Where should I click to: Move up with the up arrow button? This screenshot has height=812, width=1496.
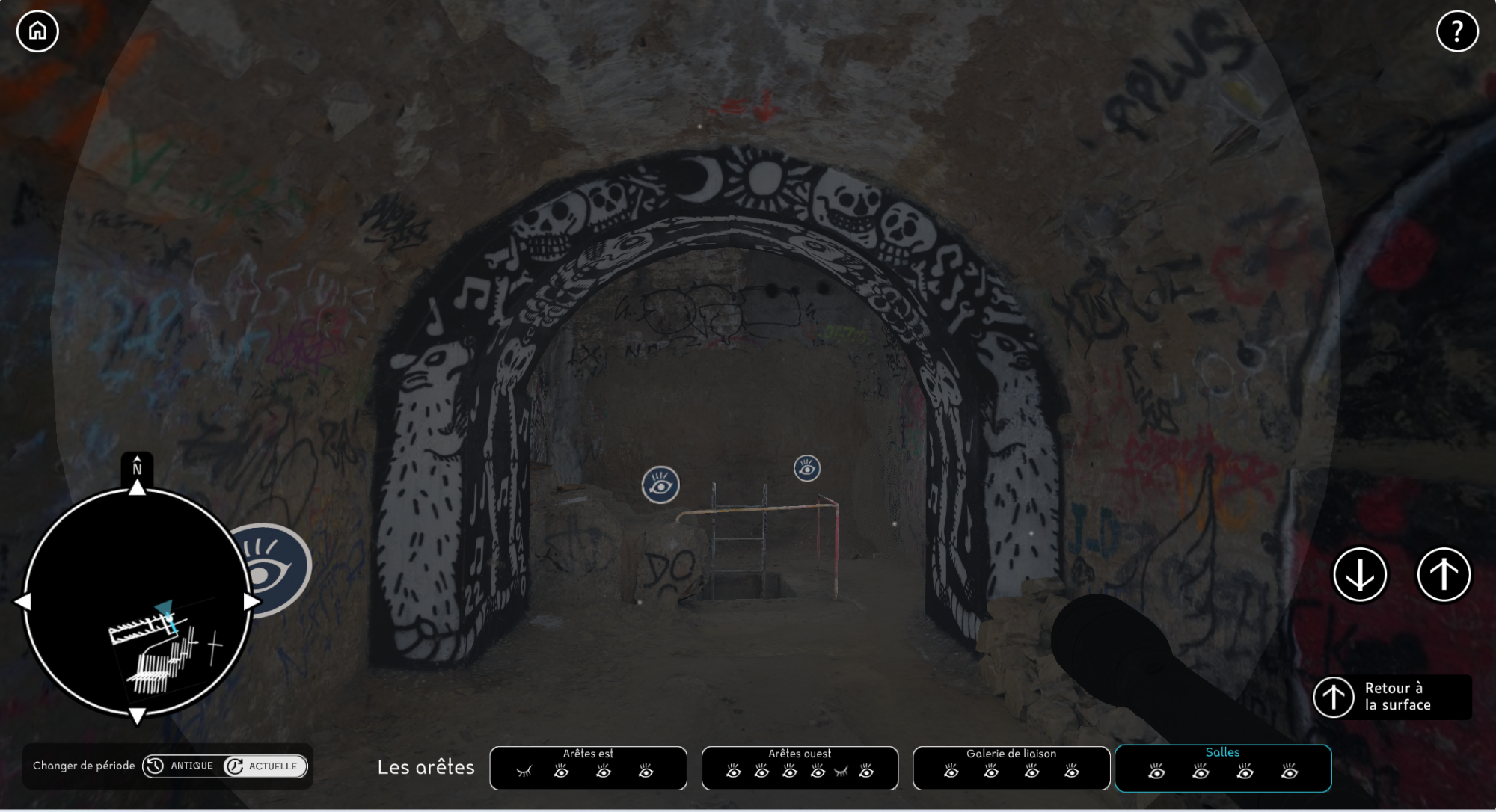click(x=1444, y=574)
